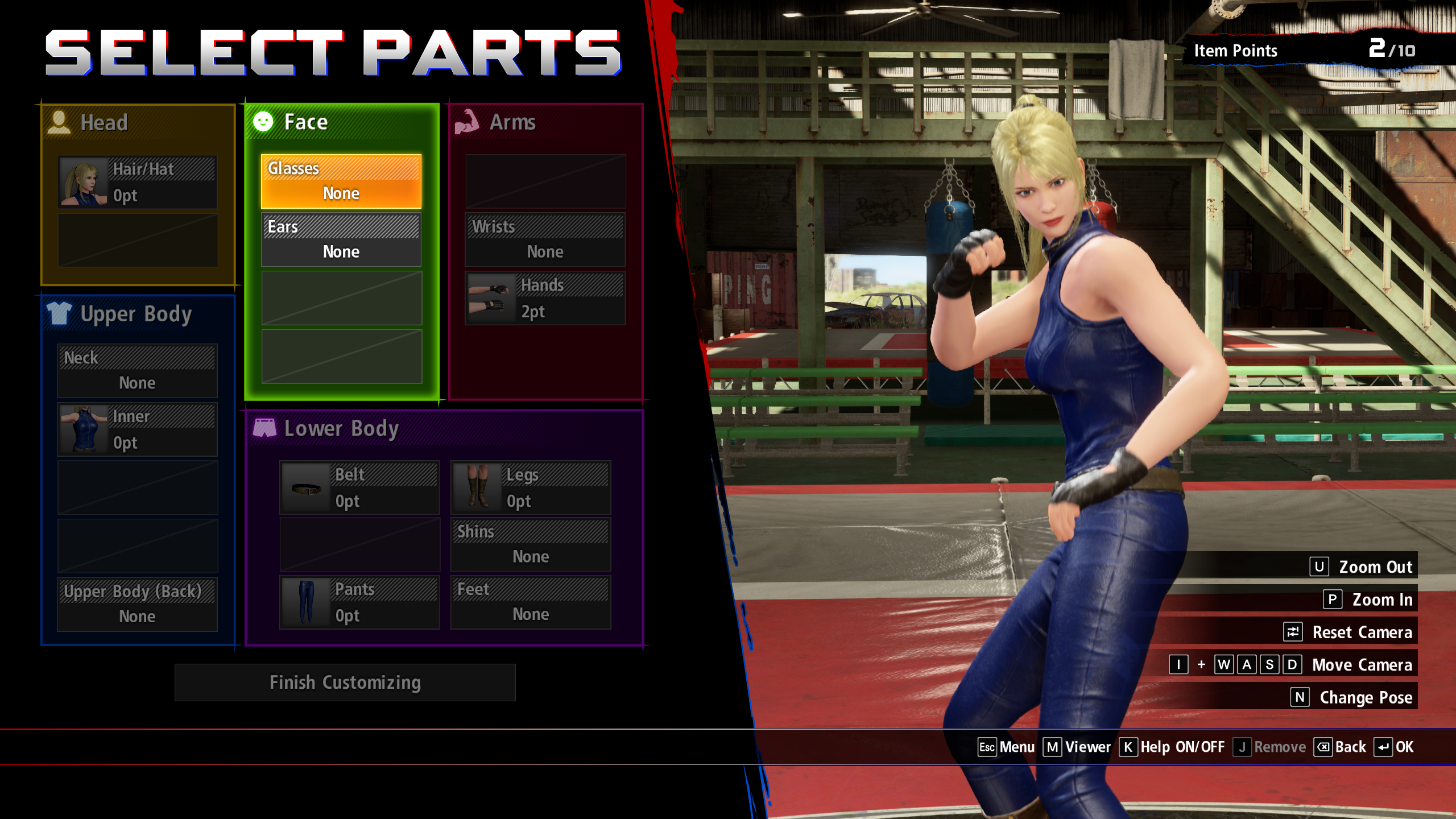The width and height of the screenshot is (1456, 819).
Task: Choose the Upper Body (Back) slot
Action: click(x=137, y=604)
